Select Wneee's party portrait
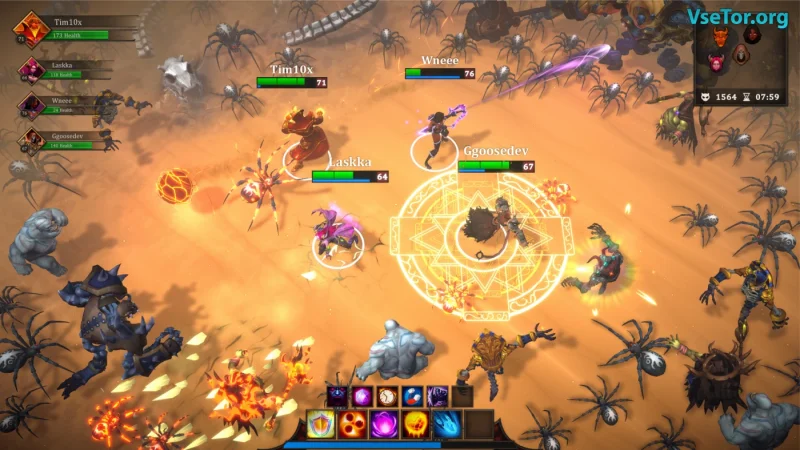 tap(30, 105)
